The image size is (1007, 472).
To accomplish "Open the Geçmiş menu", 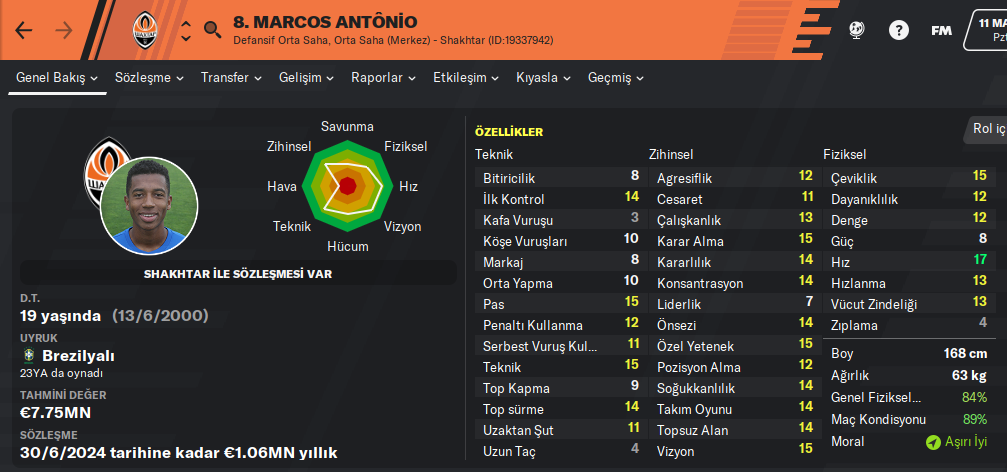I will [x=616, y=77].
